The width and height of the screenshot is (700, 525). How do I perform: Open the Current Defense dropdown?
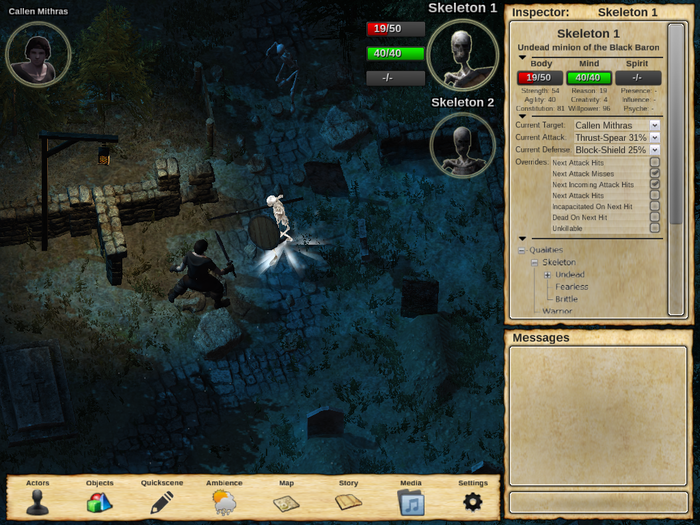point(617,149)
